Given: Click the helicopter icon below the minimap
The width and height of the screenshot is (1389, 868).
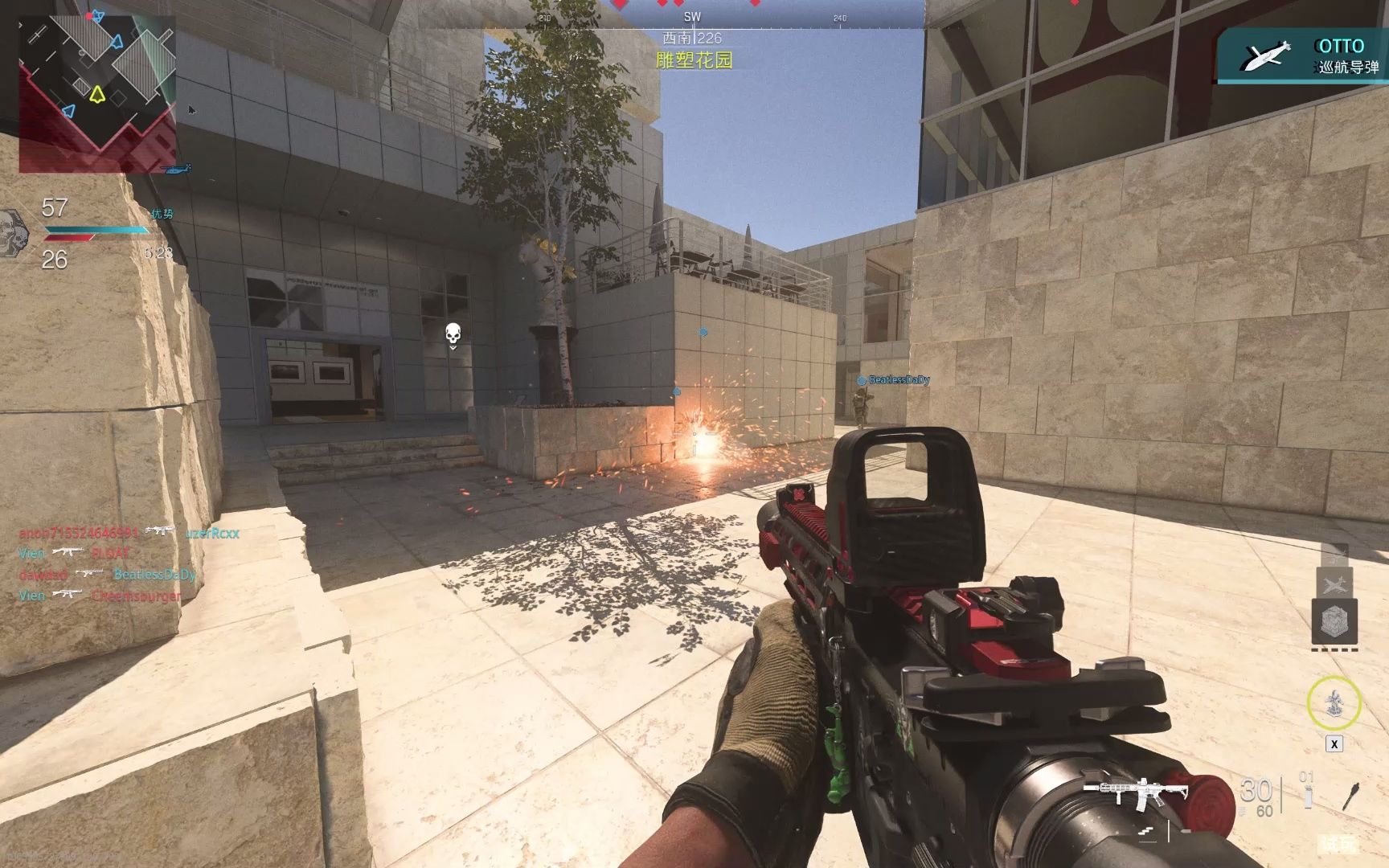Looking at the screenshot, I should (x=174, y=170).
